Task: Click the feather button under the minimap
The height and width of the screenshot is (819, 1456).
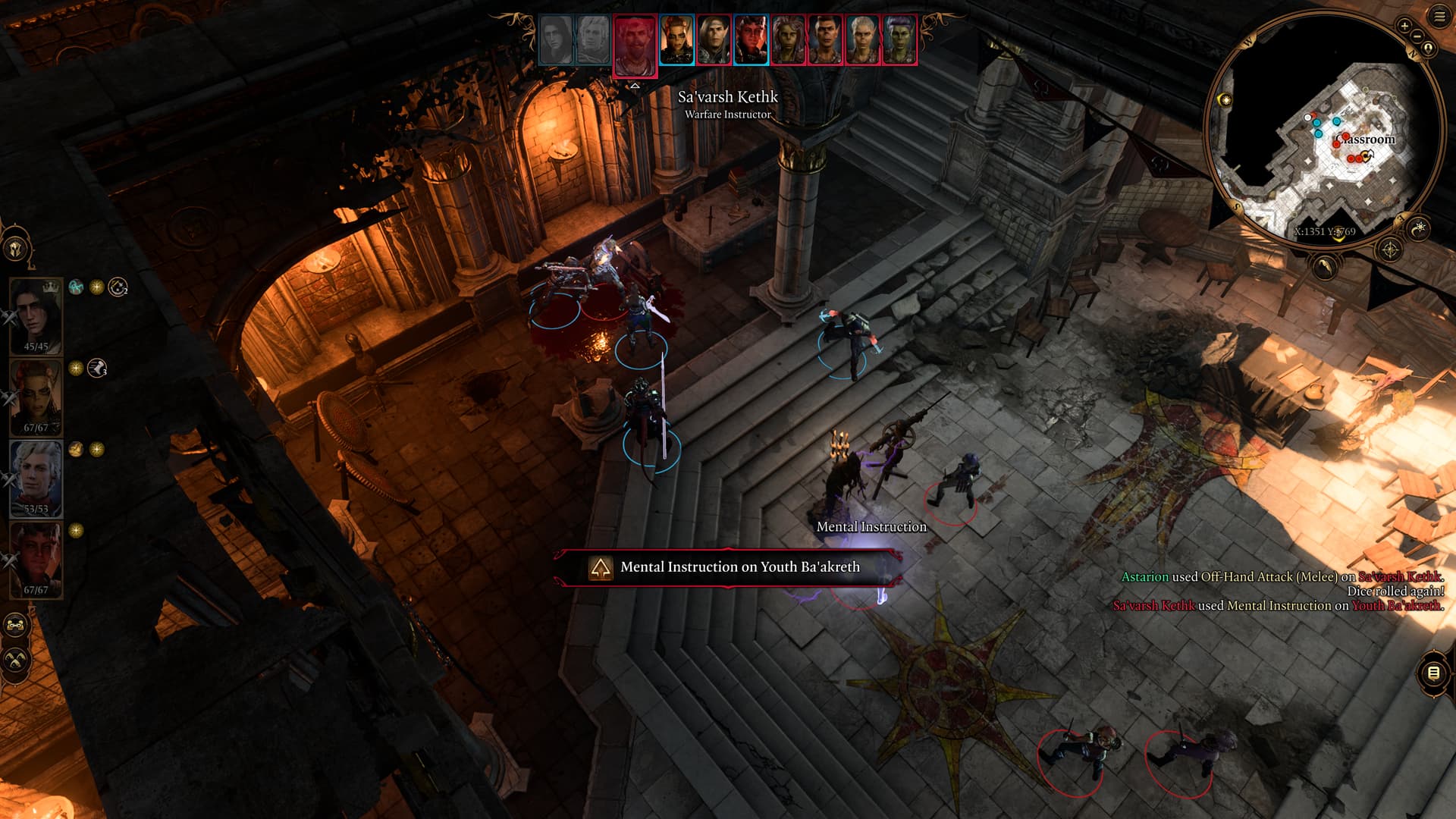Action: pos(1324,267)
